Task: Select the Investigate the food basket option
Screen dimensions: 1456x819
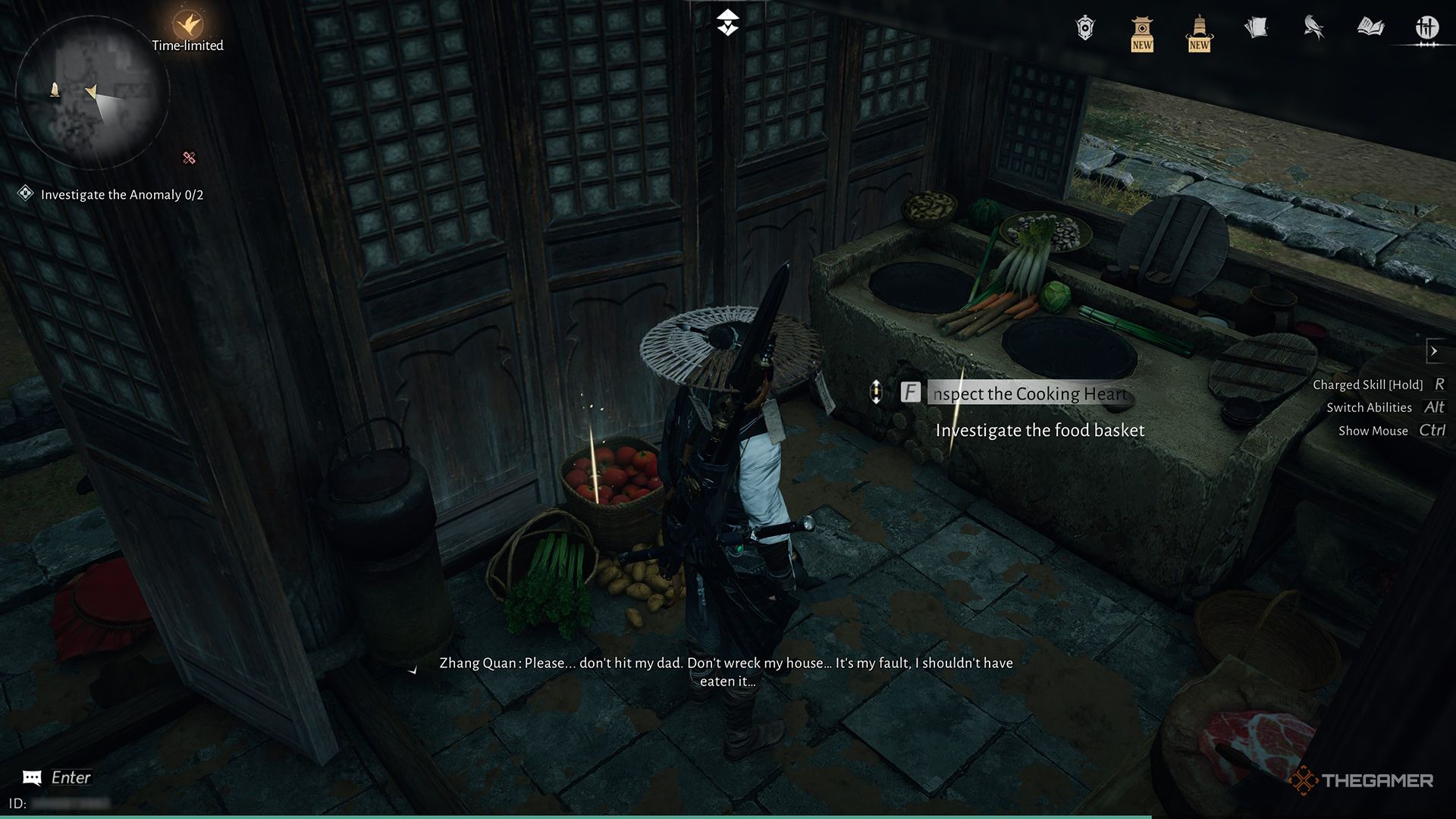Action: 1040,430
